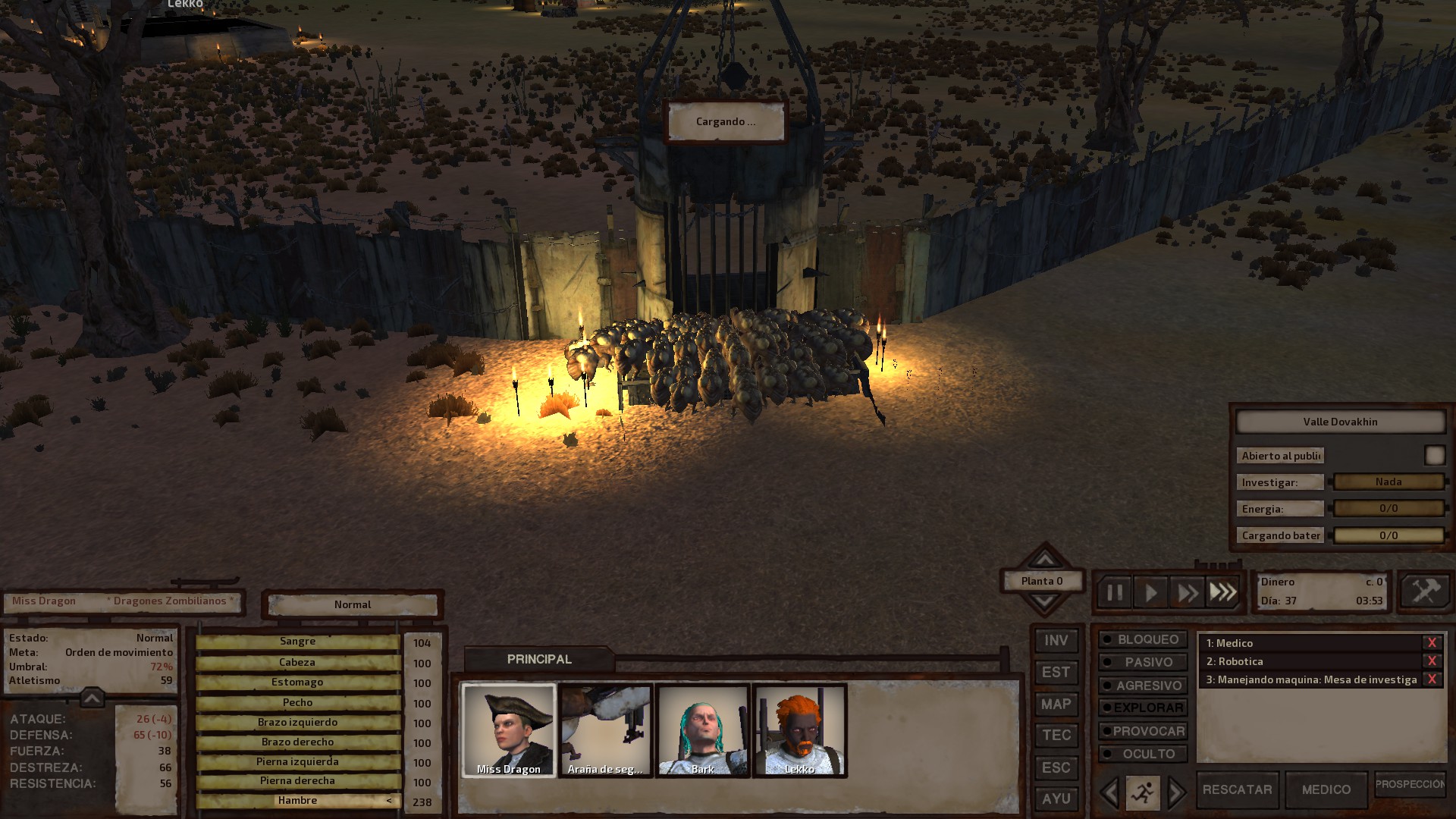Remove the Medico job from list
Viewport: 1456px width, 819px height.
(1432, 643)
